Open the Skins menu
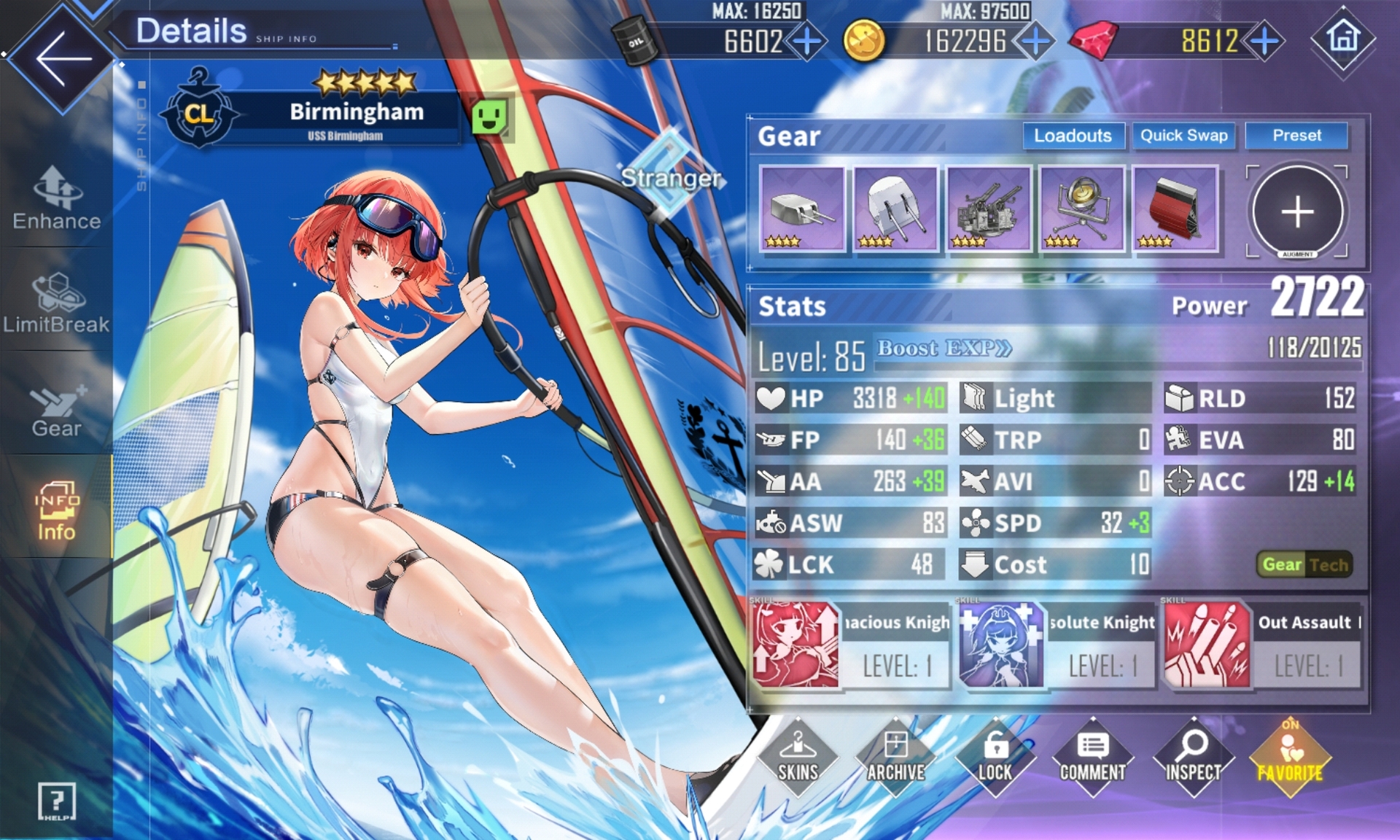1400x840 pixels. pyautogui.click(x=798, y=757)
